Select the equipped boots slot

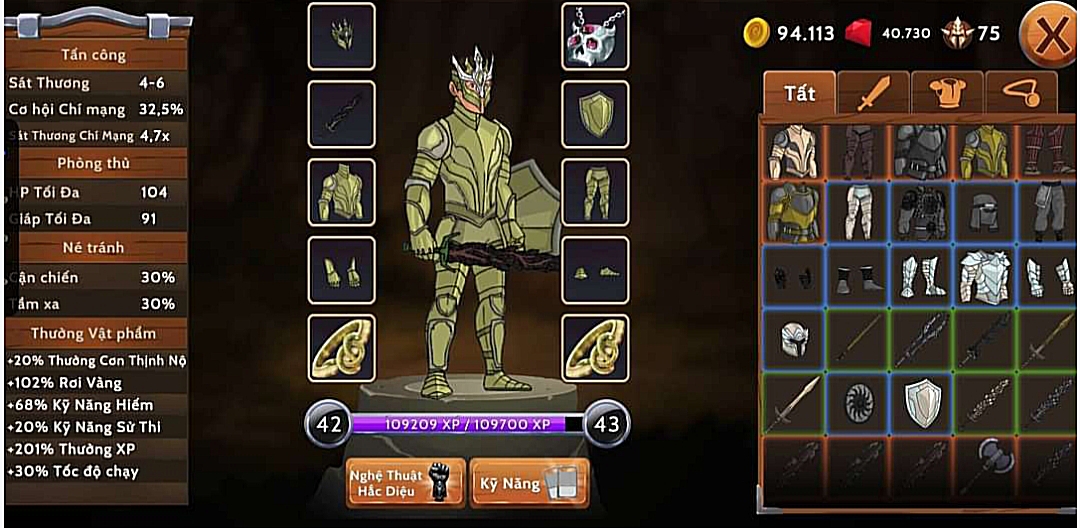pos(595,270)
